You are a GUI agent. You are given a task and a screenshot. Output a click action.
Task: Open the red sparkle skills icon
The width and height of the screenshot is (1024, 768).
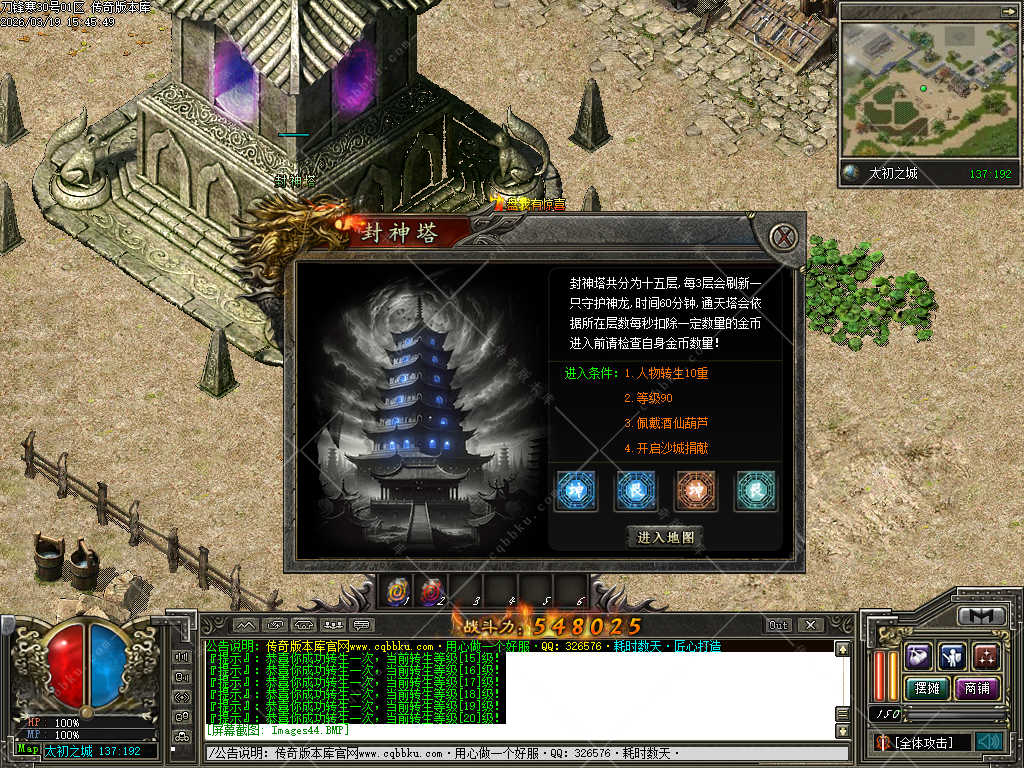pyautogui.click(x=986, y=656)
